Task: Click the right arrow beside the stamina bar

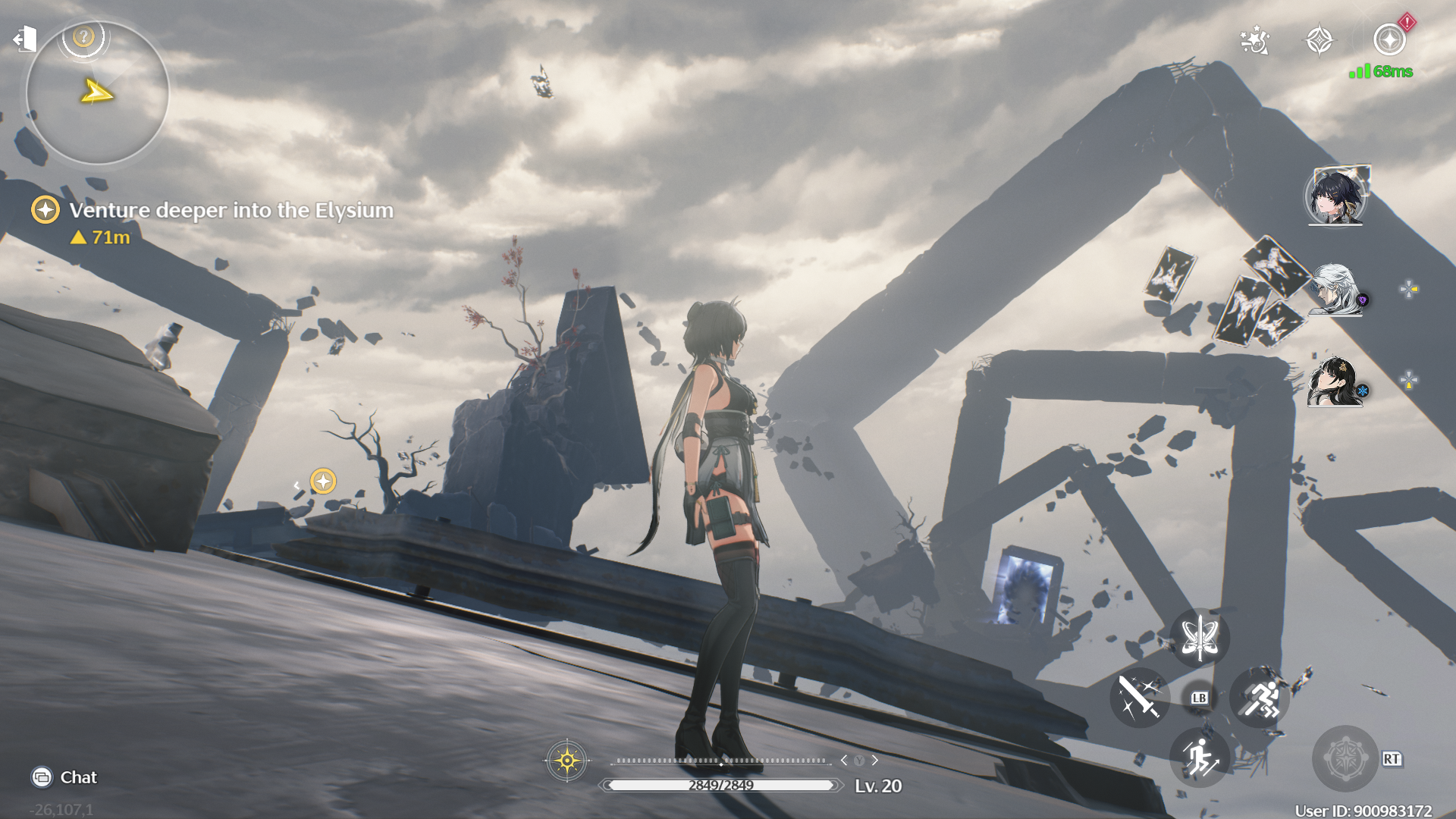Action: pyautogui.click(x=875, y=760)
